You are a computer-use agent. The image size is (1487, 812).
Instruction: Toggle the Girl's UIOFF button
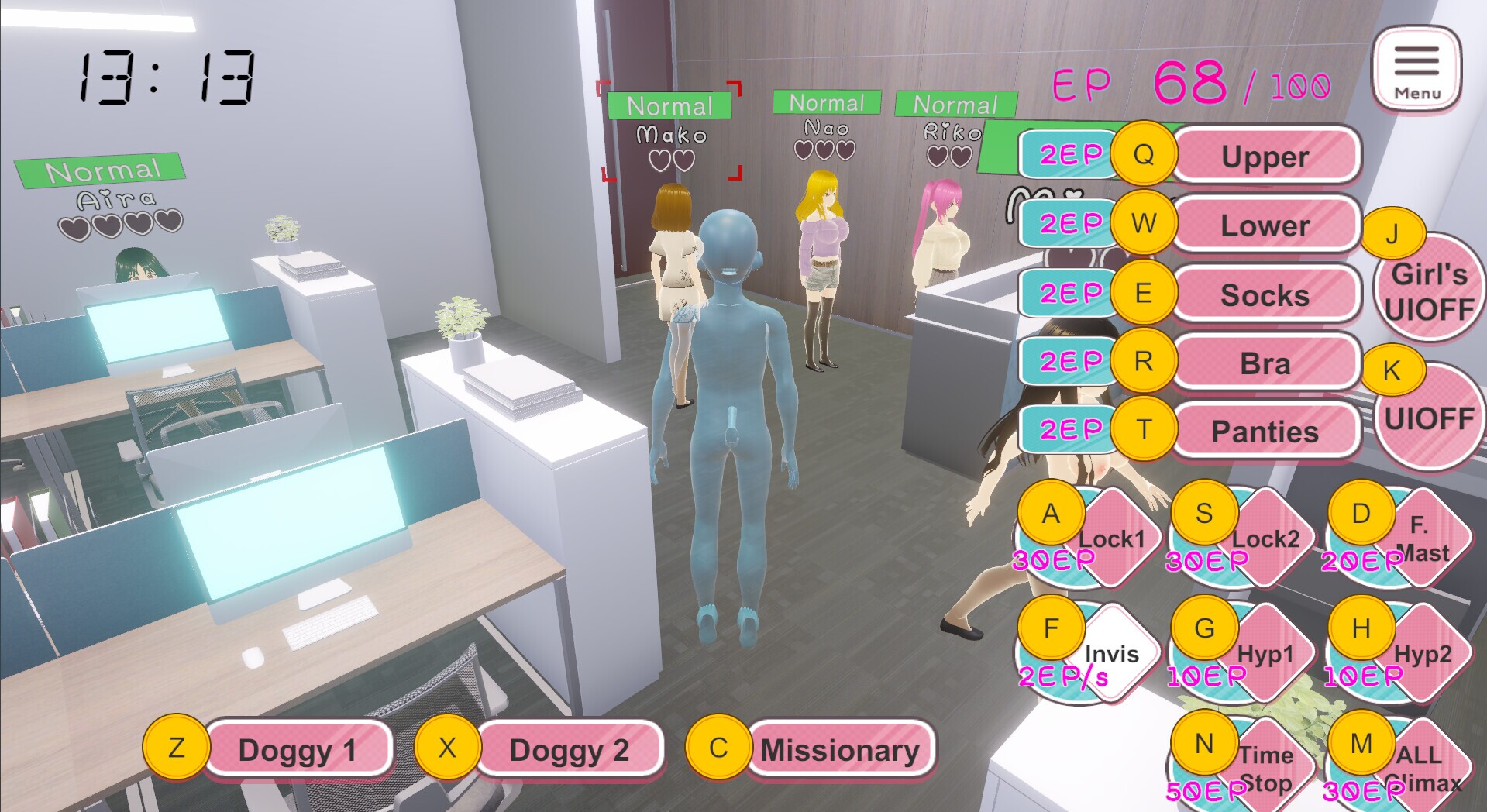tap(1429, 292)
